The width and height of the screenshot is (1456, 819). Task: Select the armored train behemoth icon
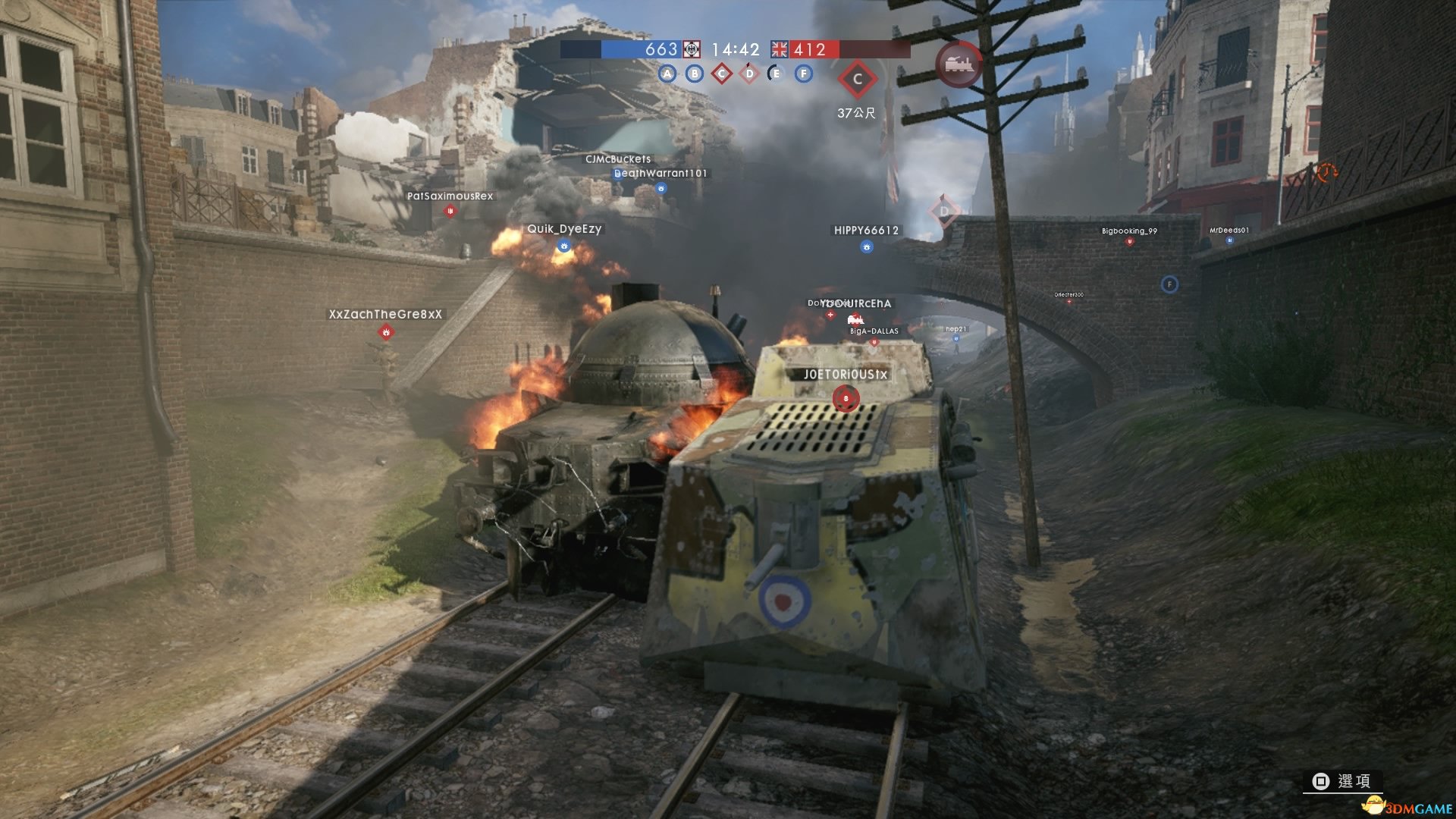coord(959,64)
